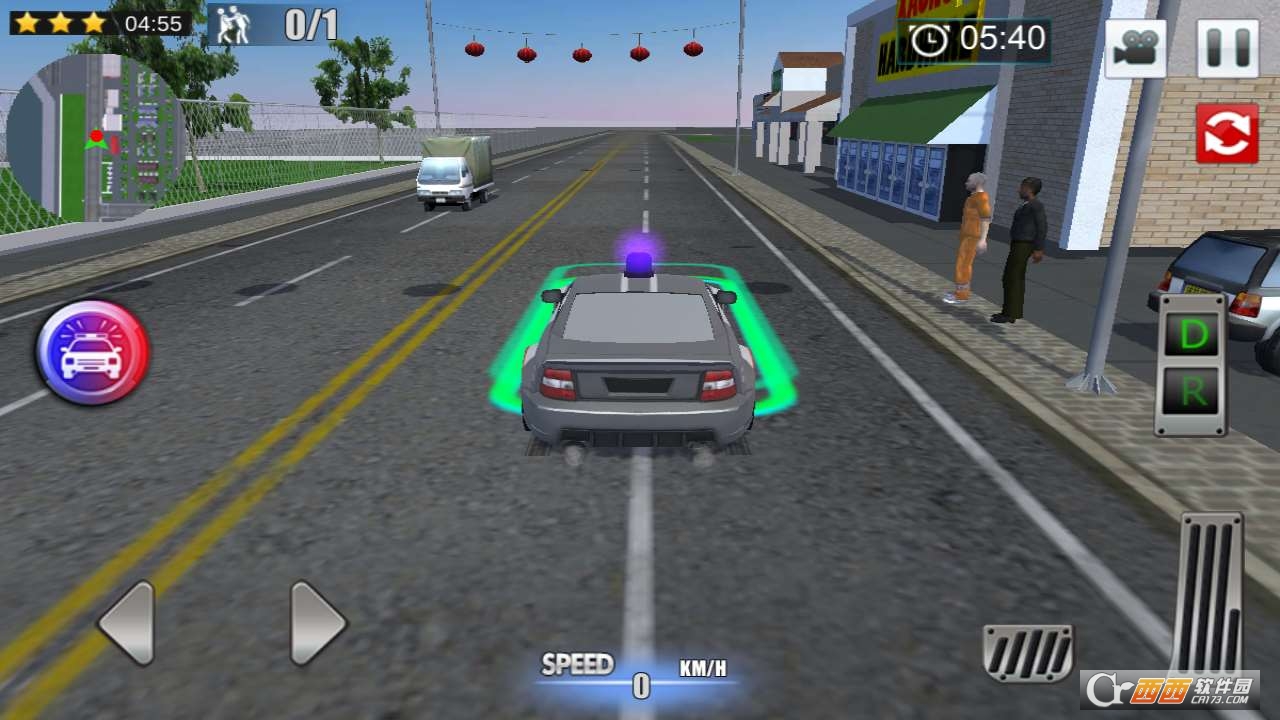
Task: Open the camera view switcher
Action: click(1137, 48)
